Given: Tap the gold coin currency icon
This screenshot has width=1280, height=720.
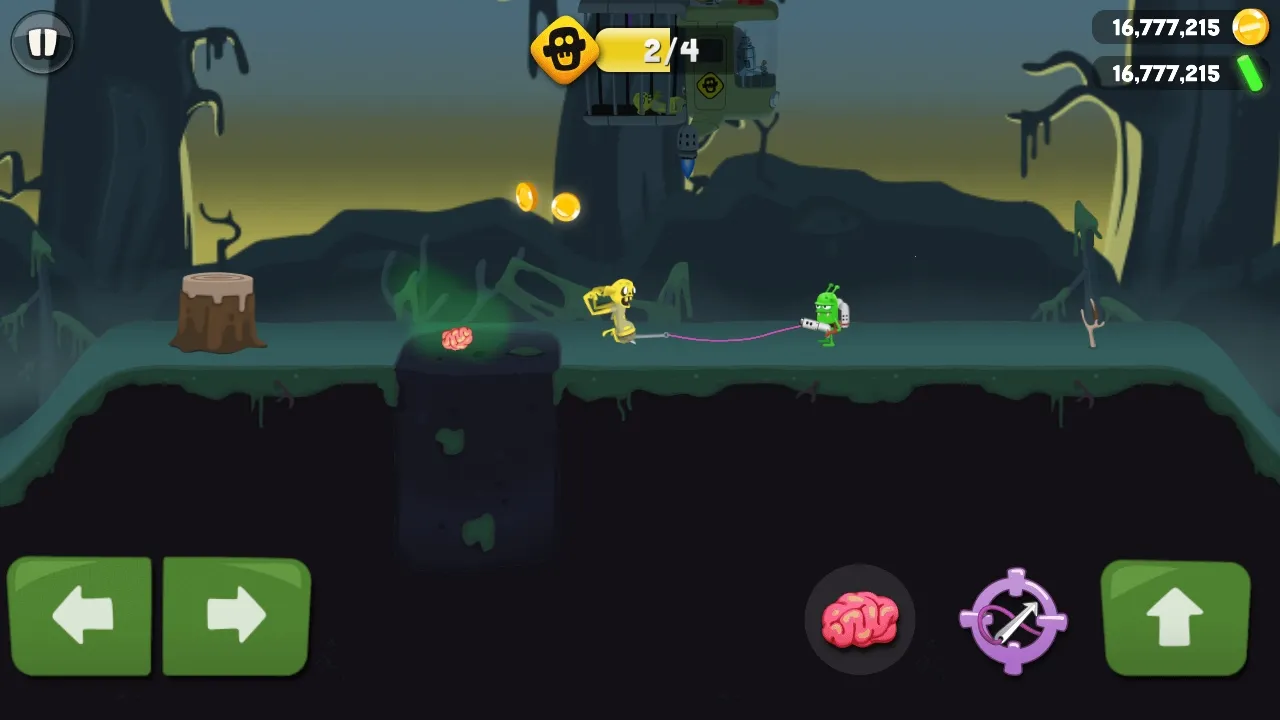Looking at the screenshot, I should point(1249,27).
